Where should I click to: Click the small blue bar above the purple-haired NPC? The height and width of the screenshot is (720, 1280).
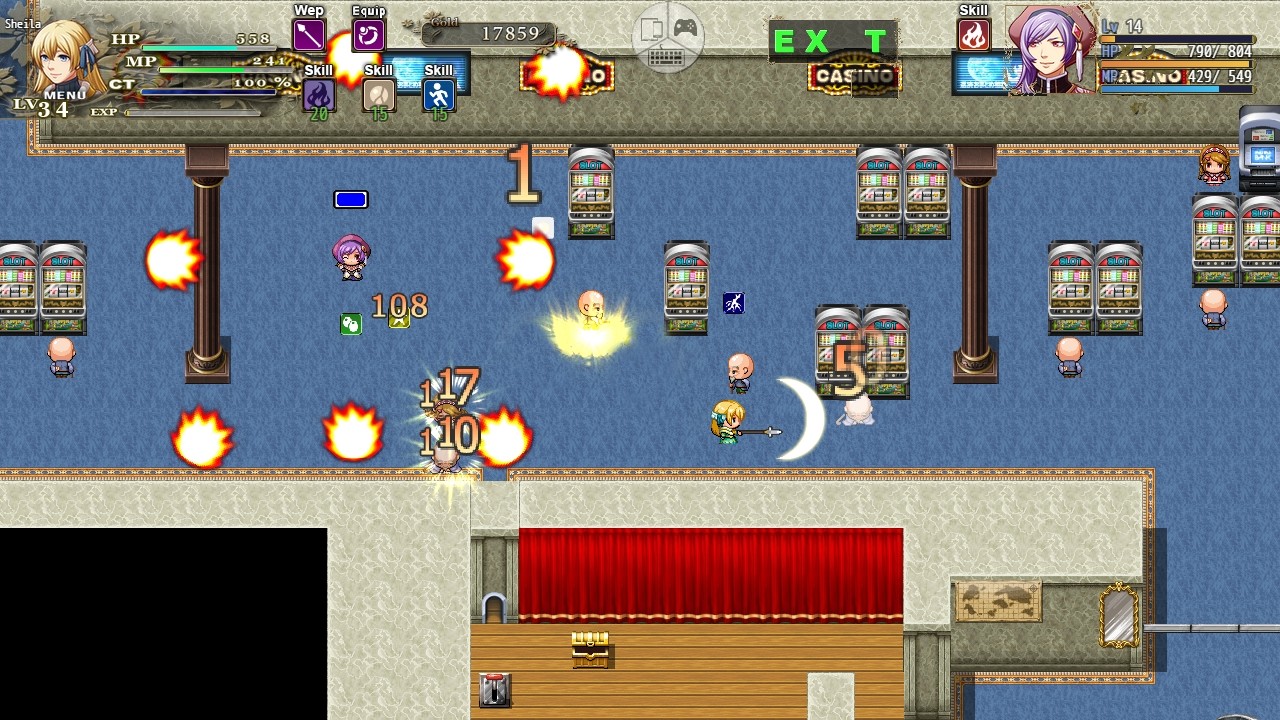(351, 199)
